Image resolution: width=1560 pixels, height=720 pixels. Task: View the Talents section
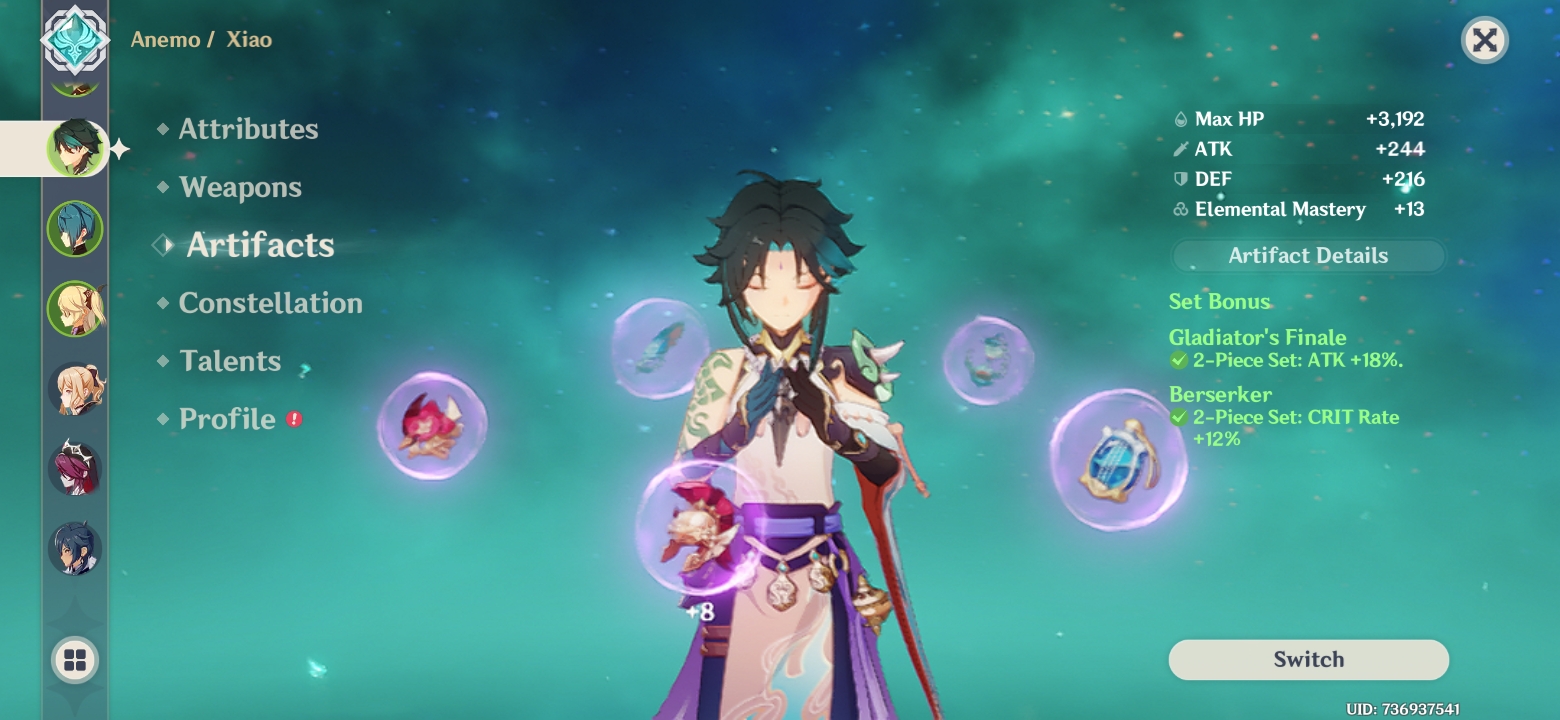coord(231,361)
